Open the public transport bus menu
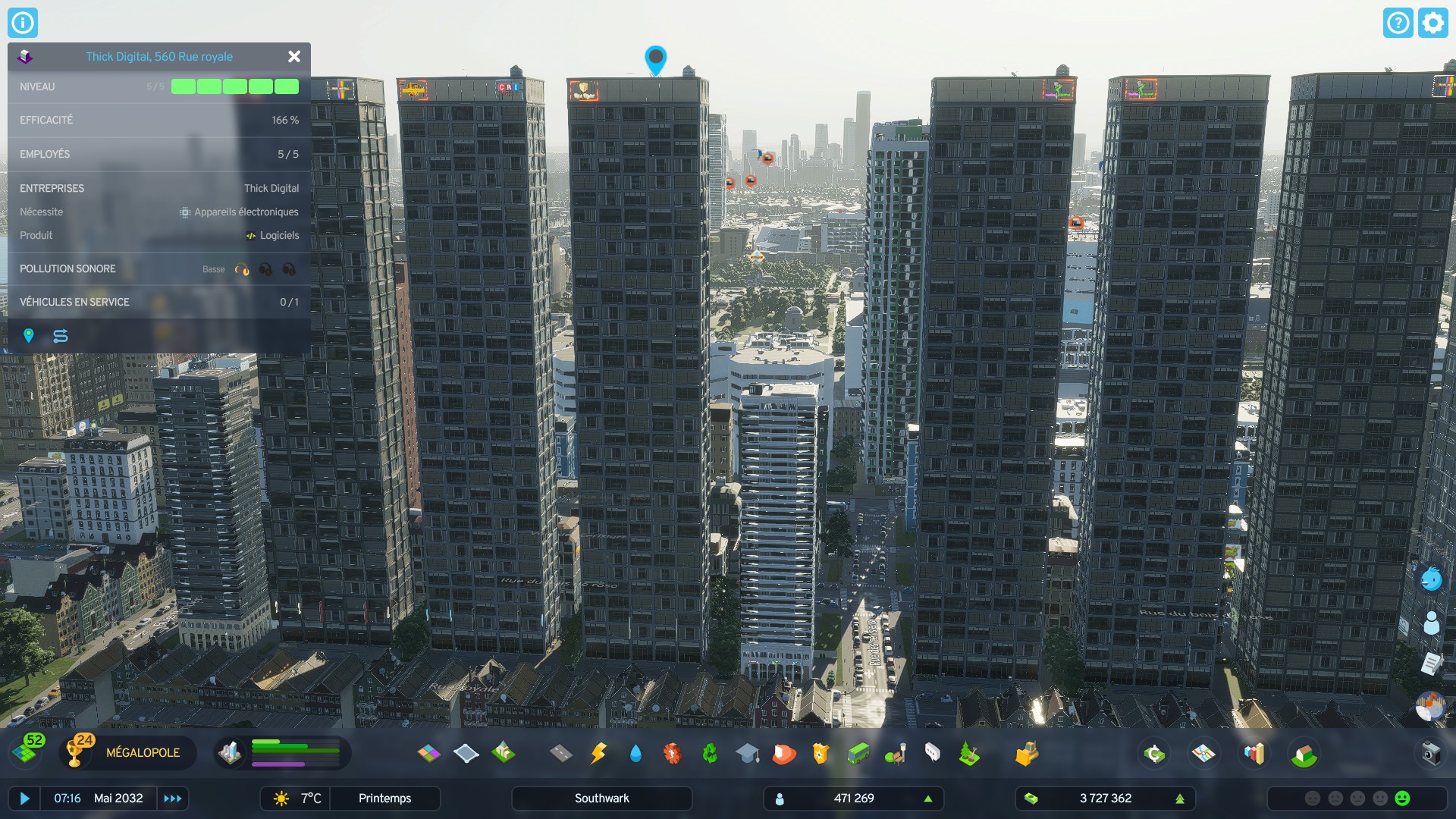Image resolution: width=1456 pixels, height=819 pixels. click(858, 753)
